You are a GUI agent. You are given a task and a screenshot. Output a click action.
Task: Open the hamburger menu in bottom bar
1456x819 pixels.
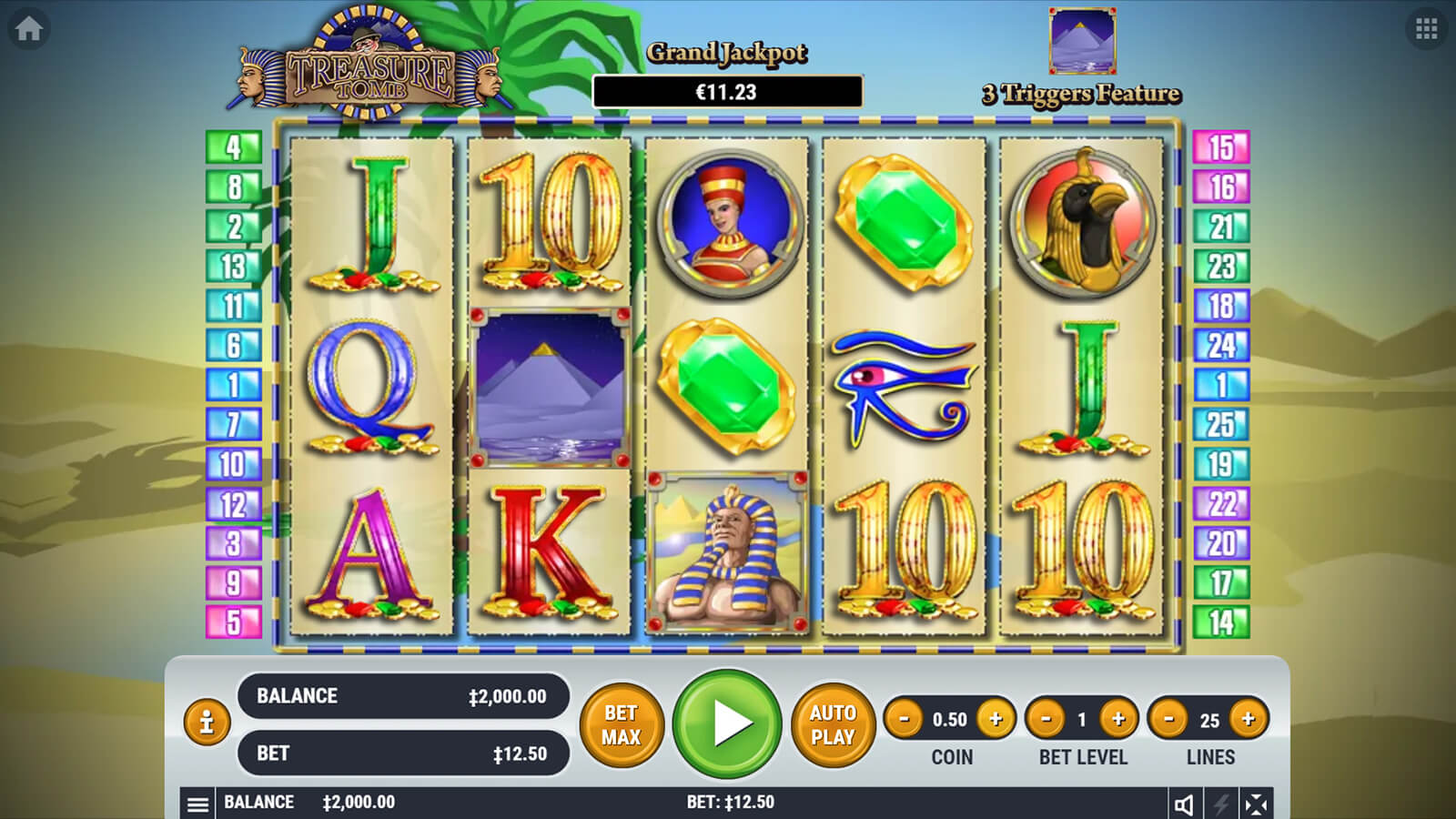197,804
